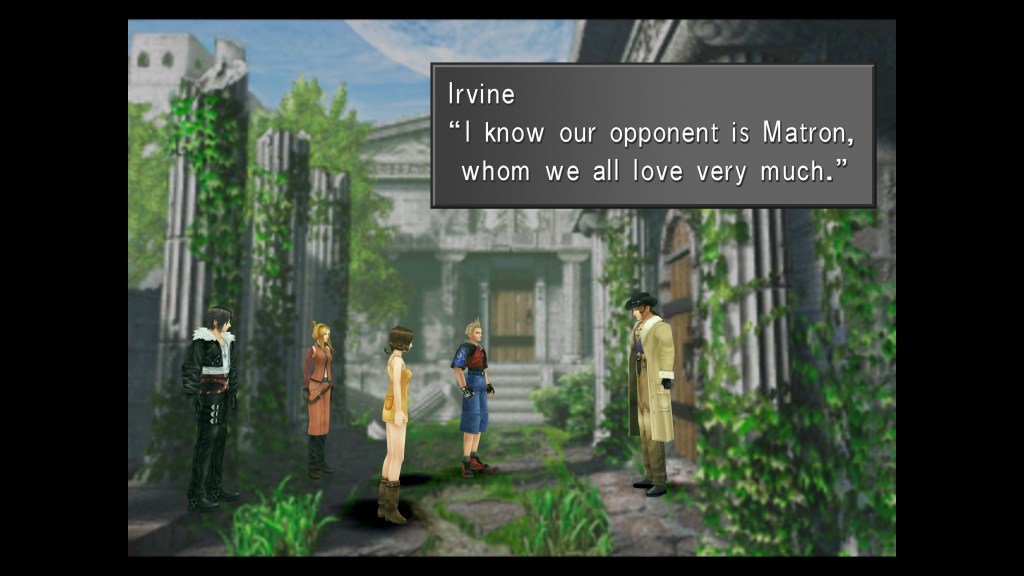Screen dimensions: 1024x576
Task: Advance Irvine's dialogue box about Matron
Action: [x=652, y=136]
